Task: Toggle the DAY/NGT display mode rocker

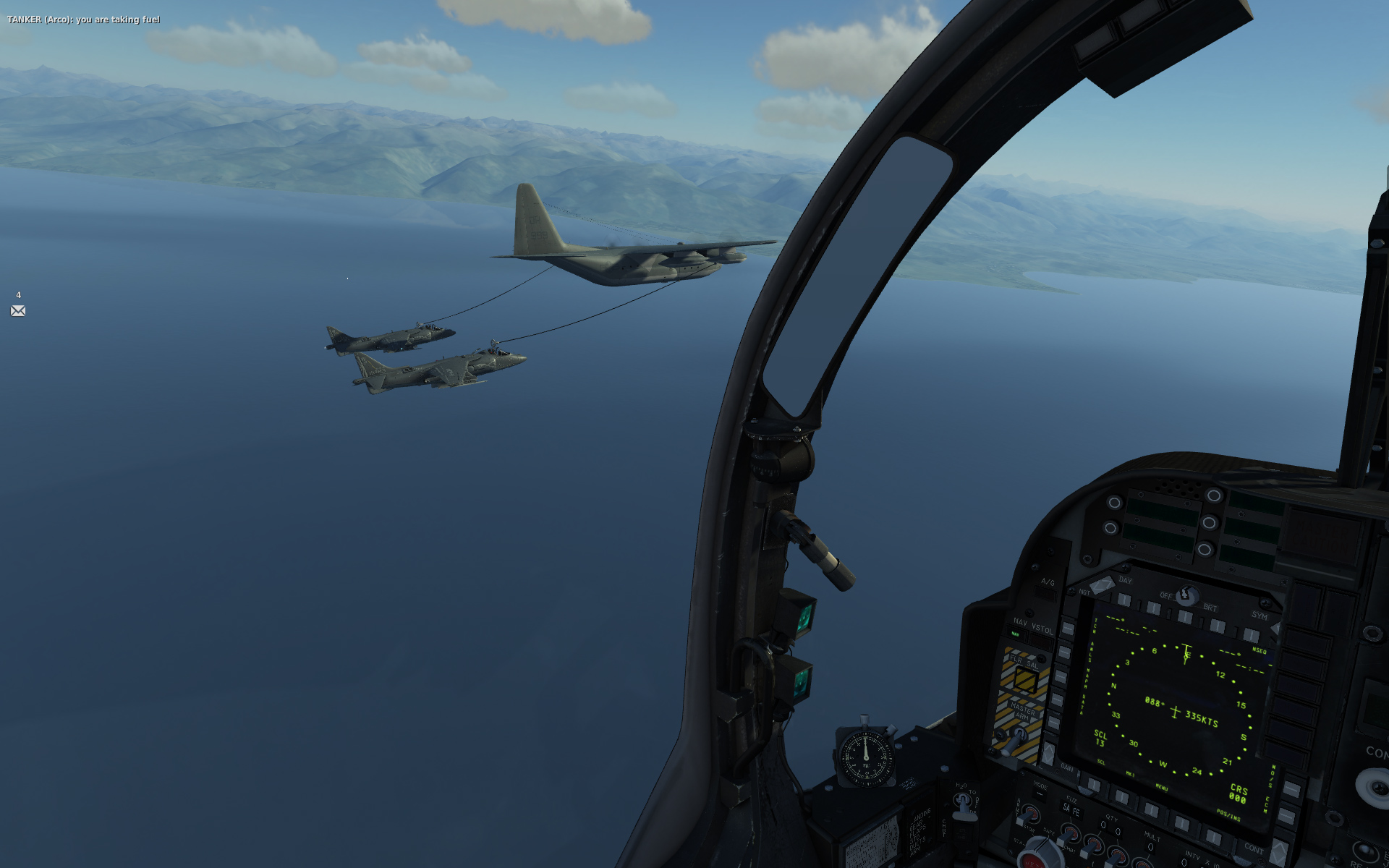Action: 1102,585
